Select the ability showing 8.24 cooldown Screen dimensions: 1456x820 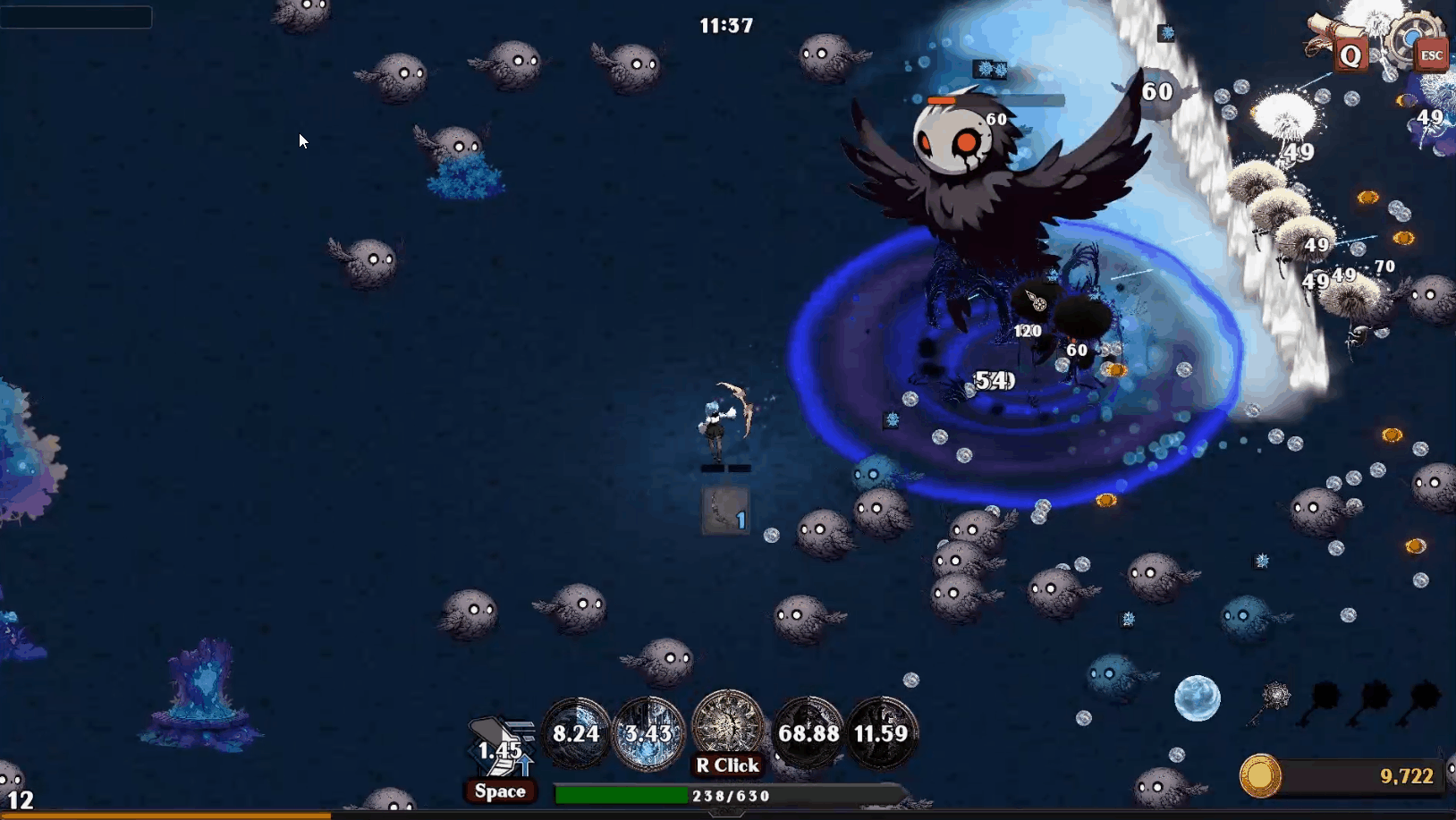(576, 733)
